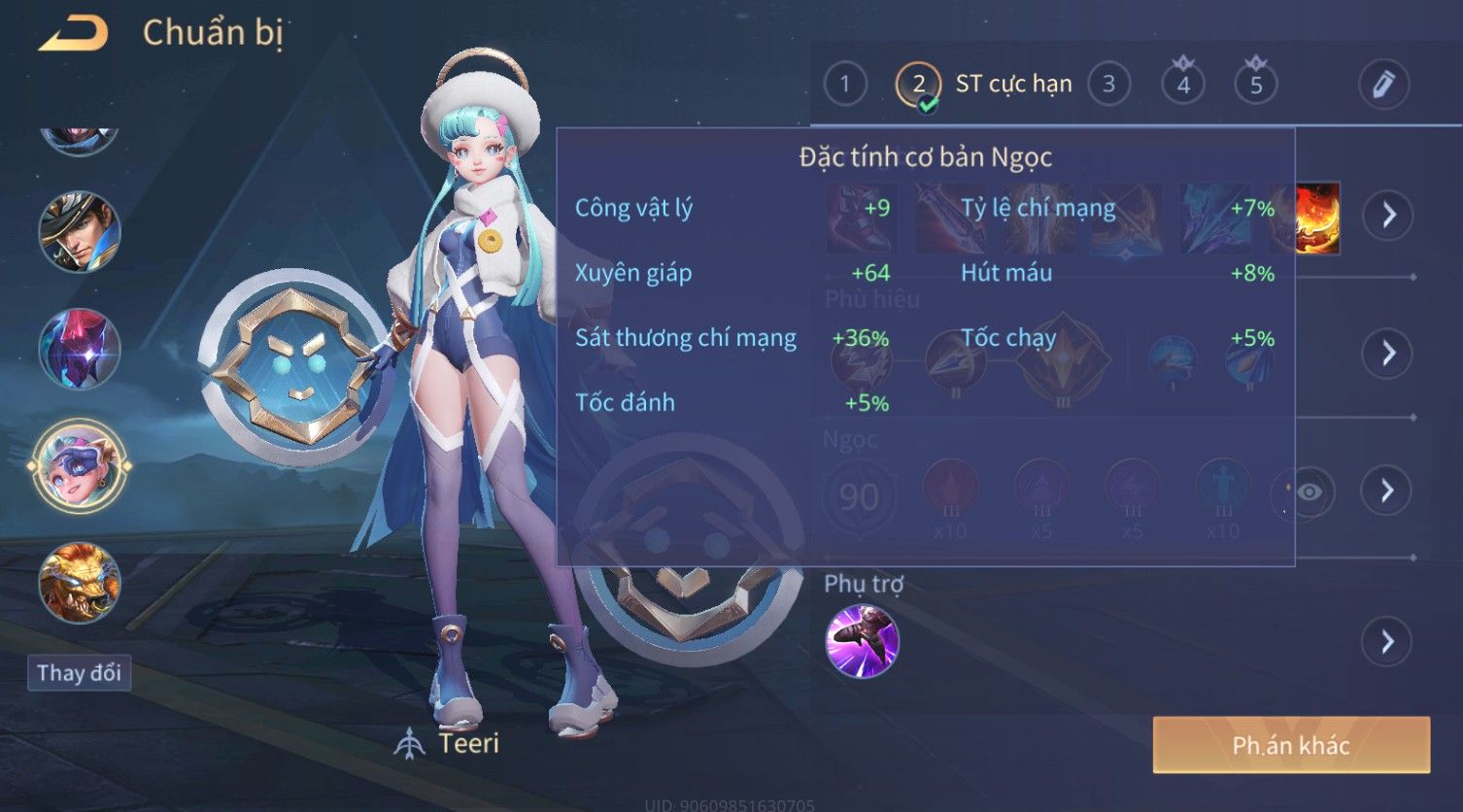The width and height of the screenshot is (1463, 812).
Task: Switch to build preset 4
Action: coord(1182,85)
